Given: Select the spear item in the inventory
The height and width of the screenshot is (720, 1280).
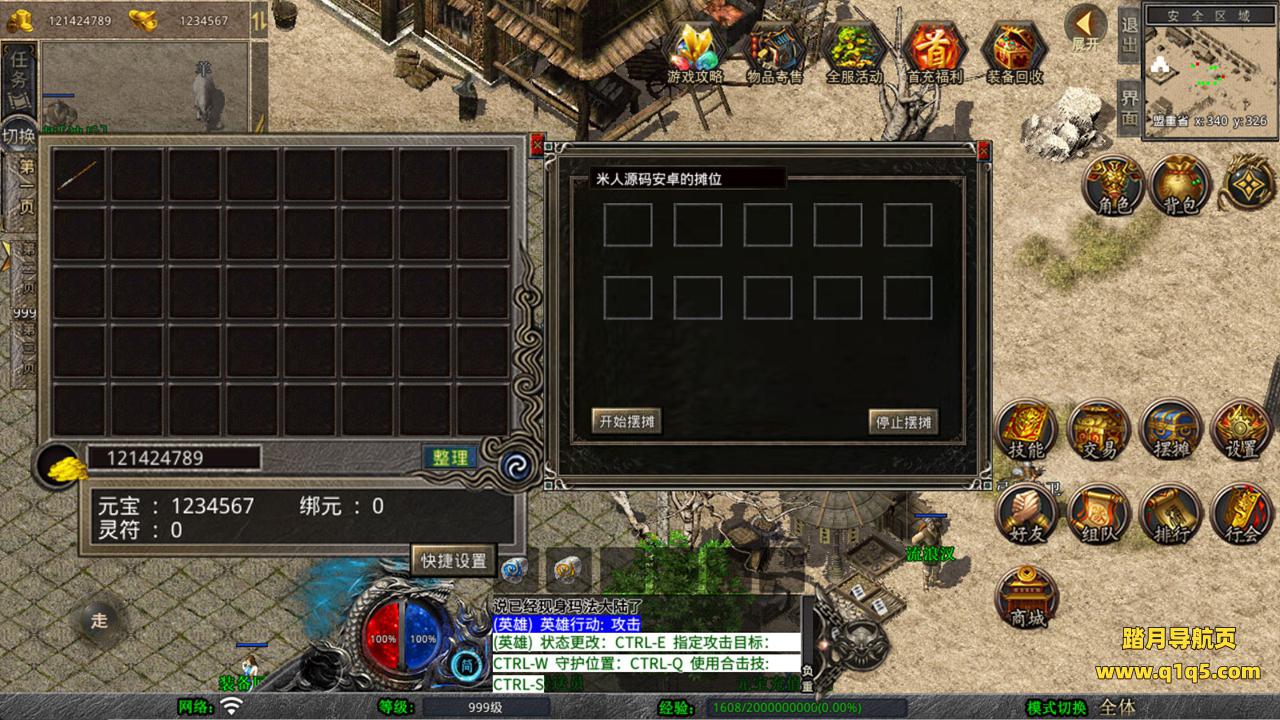Looking at the screenshot, I should 79,175.
